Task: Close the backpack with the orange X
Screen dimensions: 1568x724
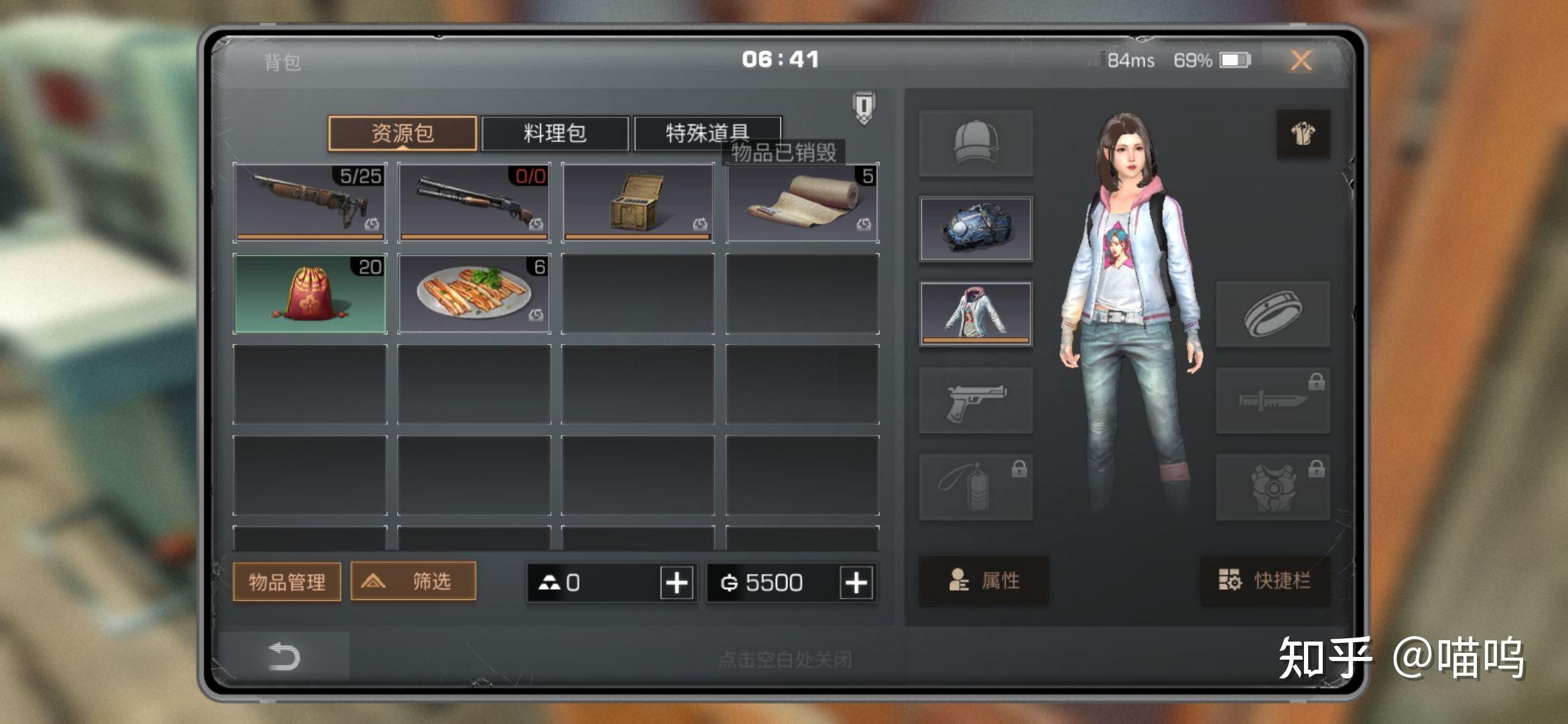Action: 1301,61
